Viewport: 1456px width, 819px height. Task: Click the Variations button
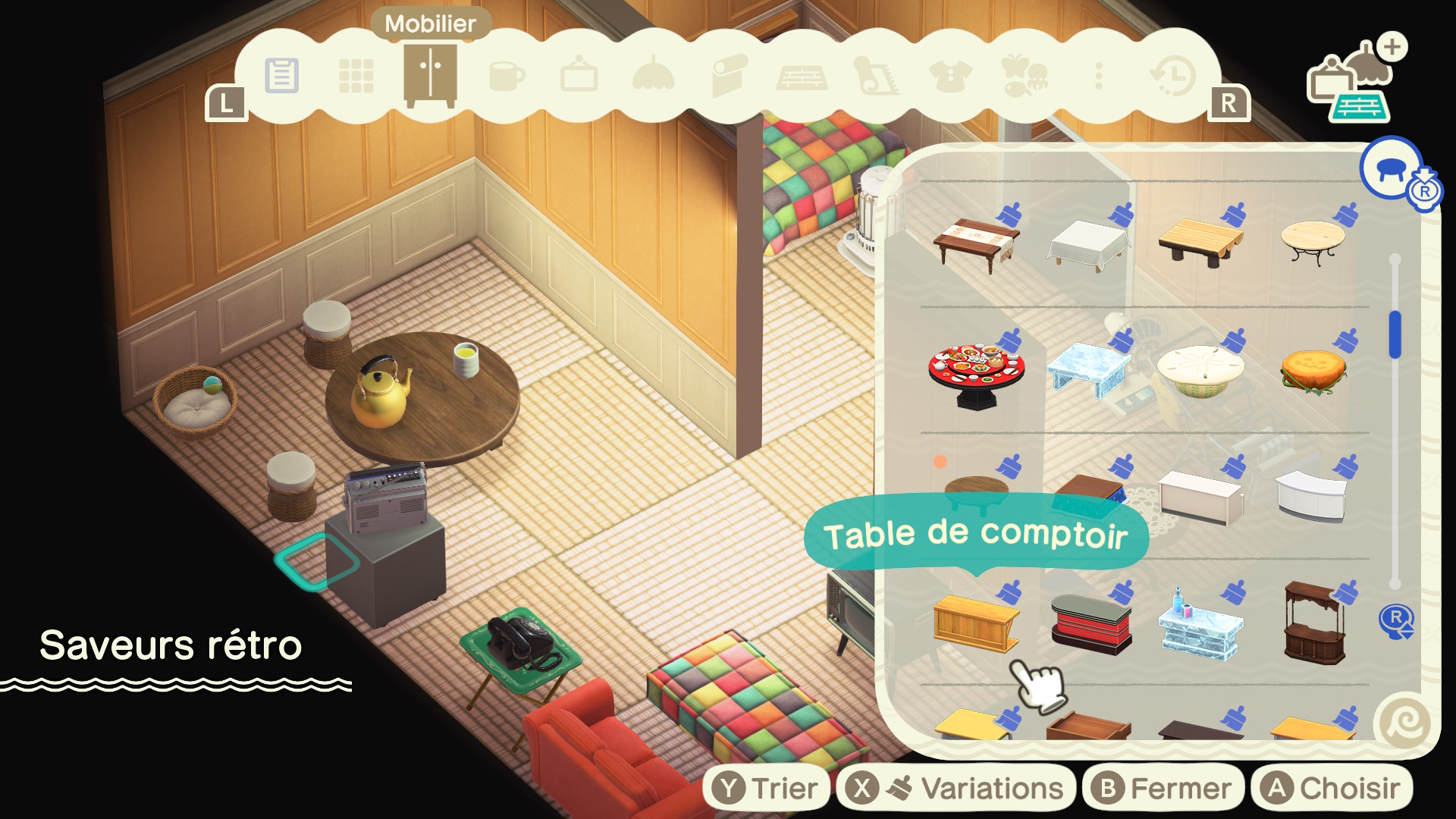955,789
